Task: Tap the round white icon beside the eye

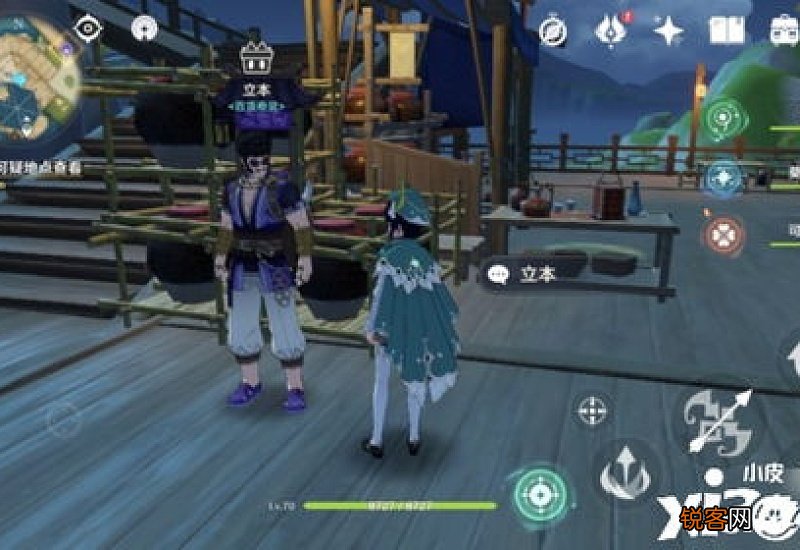Action: pos(144,29)
